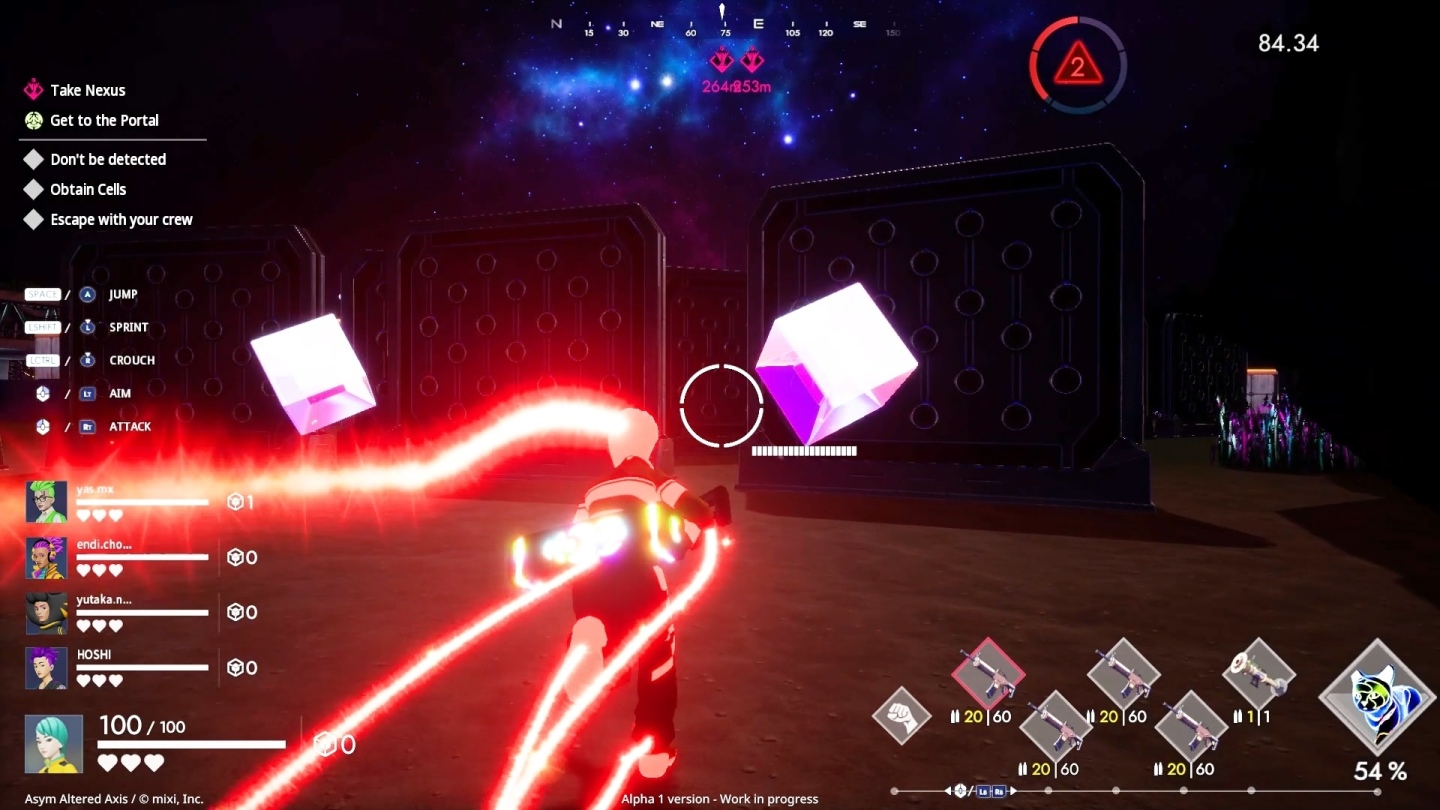Expand the Ls/Rs shoulder button indicator
The height and width of the screenshot is (810, 1440).
tap(992, 791)
